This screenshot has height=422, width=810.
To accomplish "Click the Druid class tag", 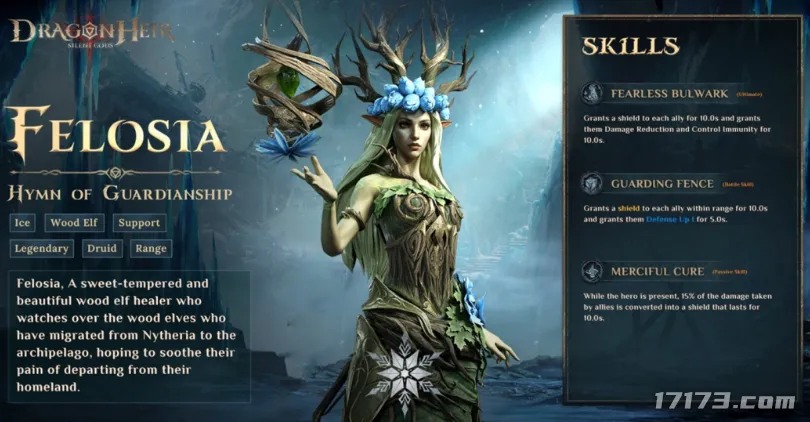I will tap(101, 248).
